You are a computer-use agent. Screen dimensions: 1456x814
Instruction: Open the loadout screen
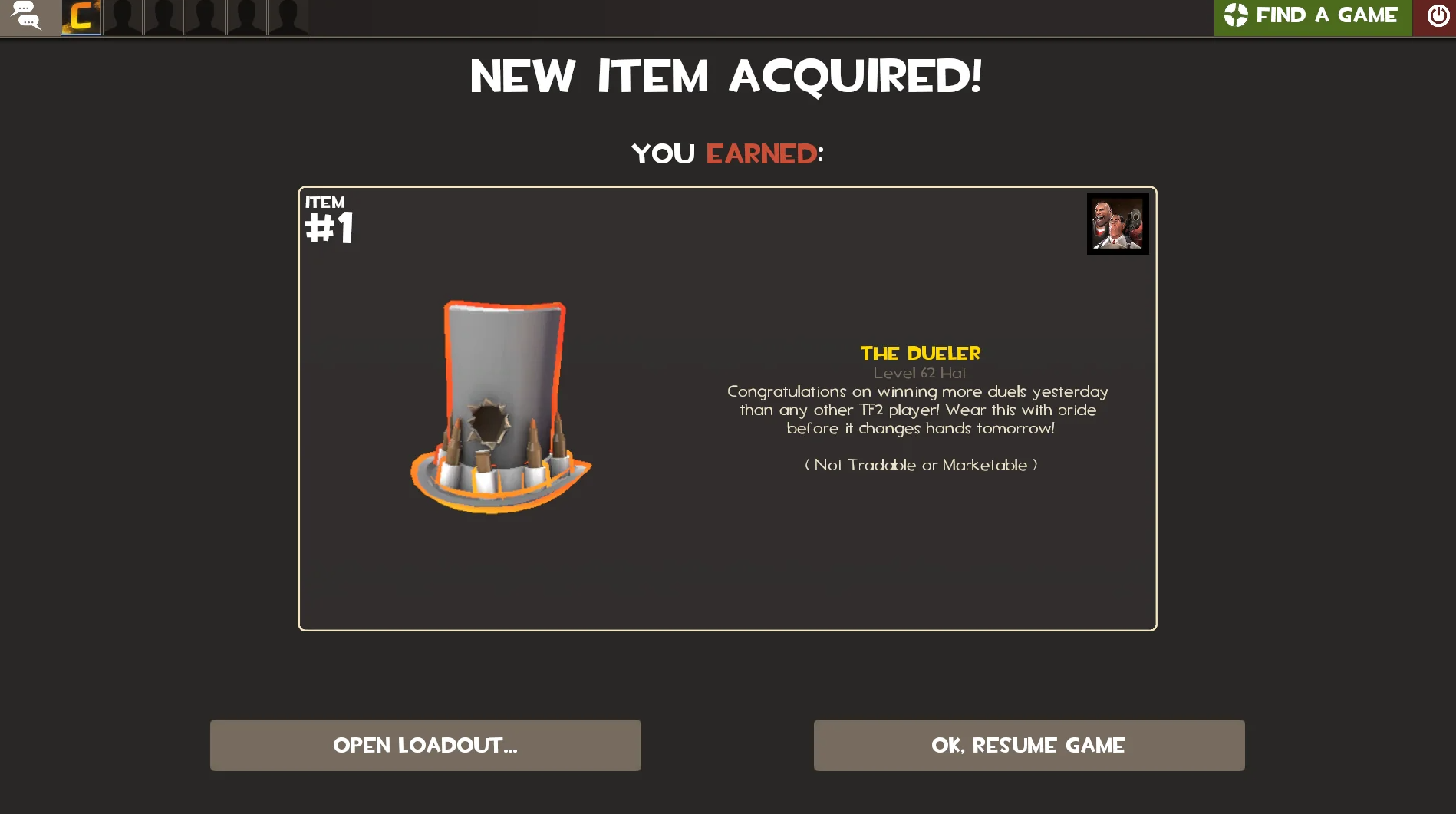click(425, 744)
